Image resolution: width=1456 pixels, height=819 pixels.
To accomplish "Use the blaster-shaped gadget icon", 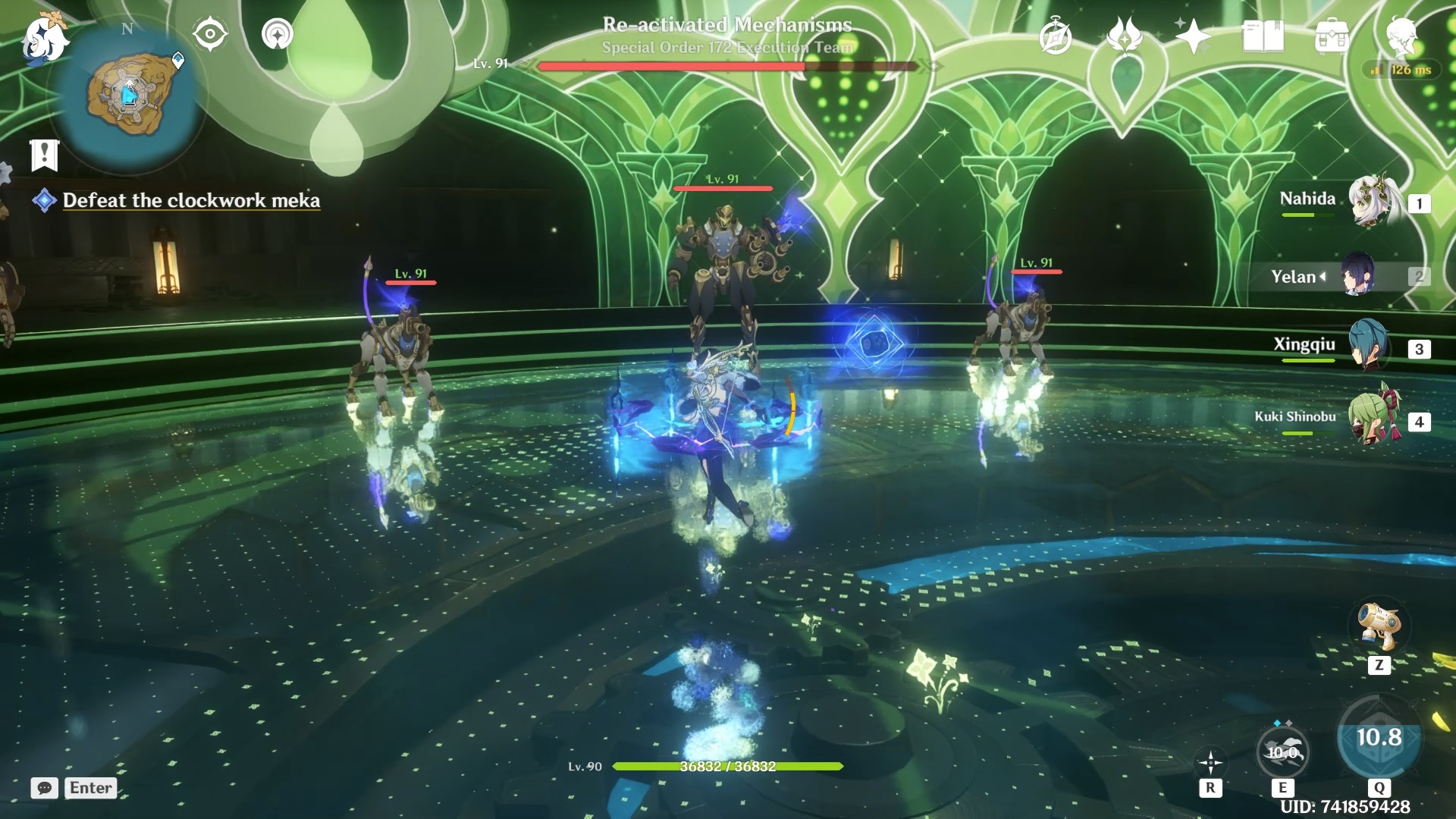I will click(1378, 626).
